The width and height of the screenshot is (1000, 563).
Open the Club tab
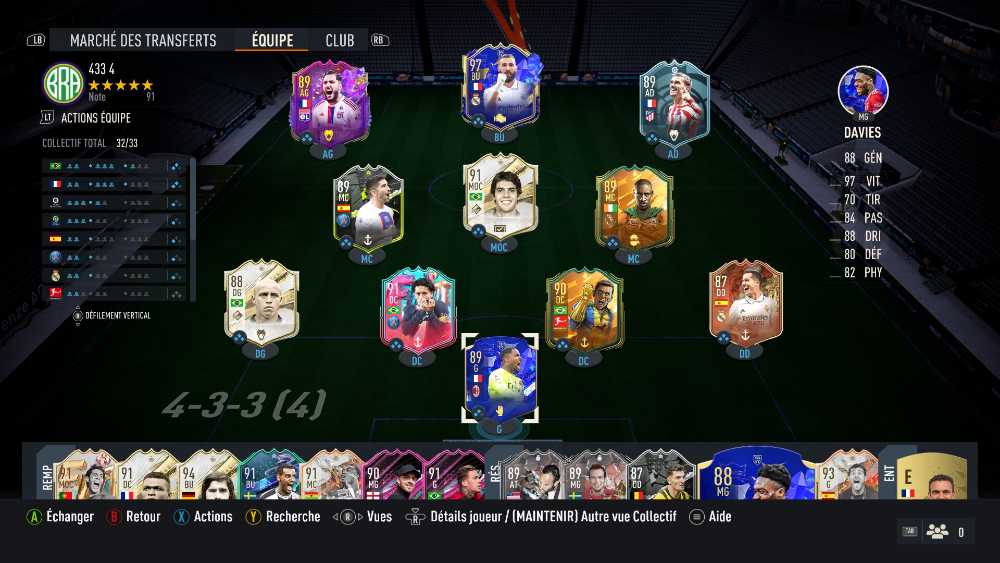pyautogui.click(x=340, y=41)
